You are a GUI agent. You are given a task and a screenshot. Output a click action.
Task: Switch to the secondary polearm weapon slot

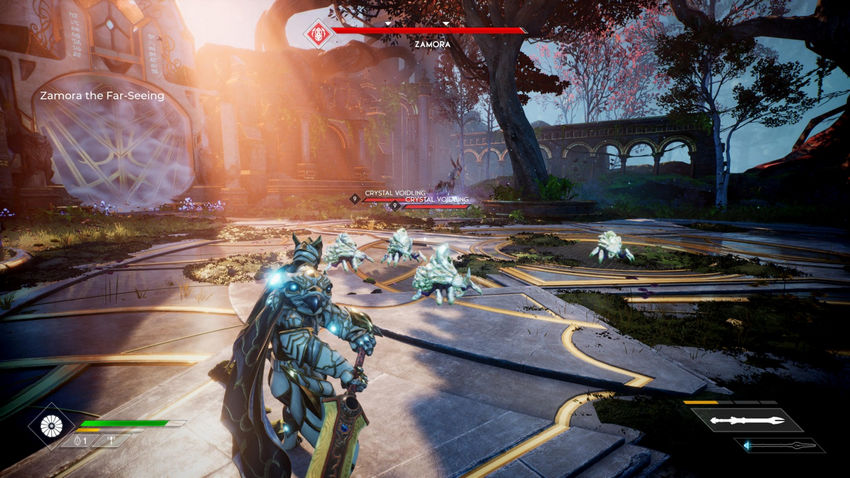pos(783,445)
